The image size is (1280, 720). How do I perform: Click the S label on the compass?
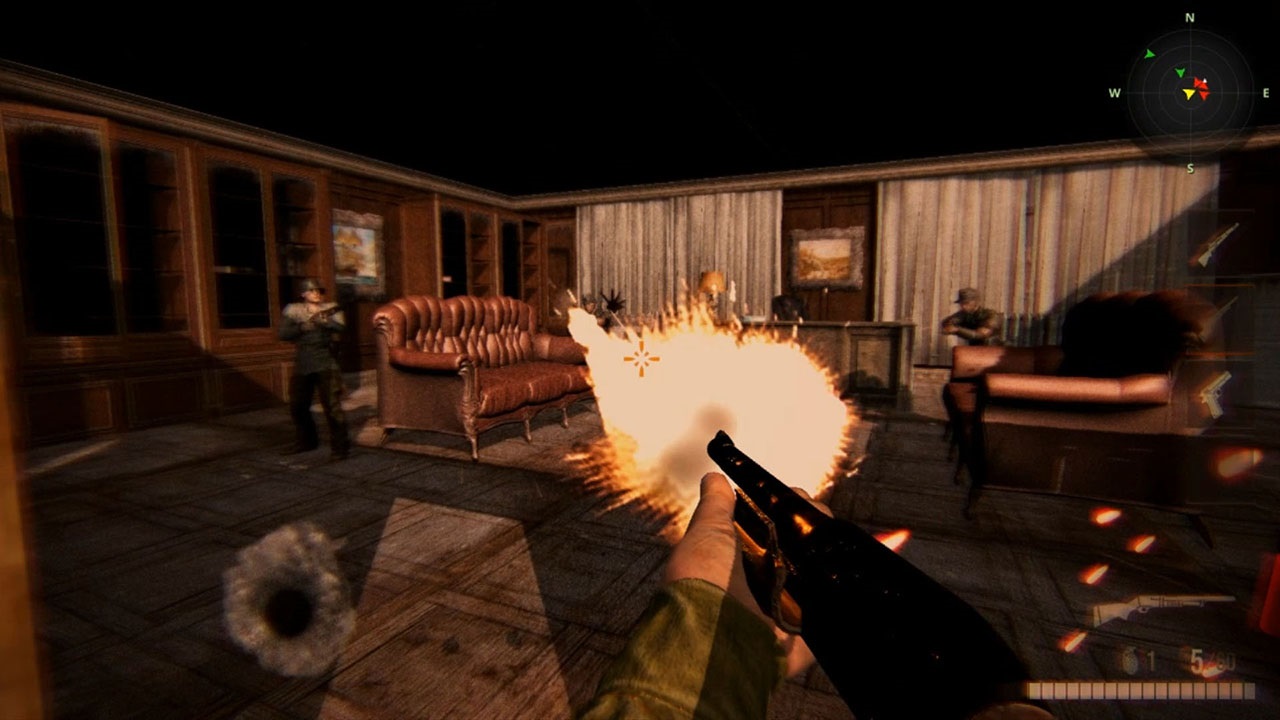pyautogui.click(x=1190, y=168)
